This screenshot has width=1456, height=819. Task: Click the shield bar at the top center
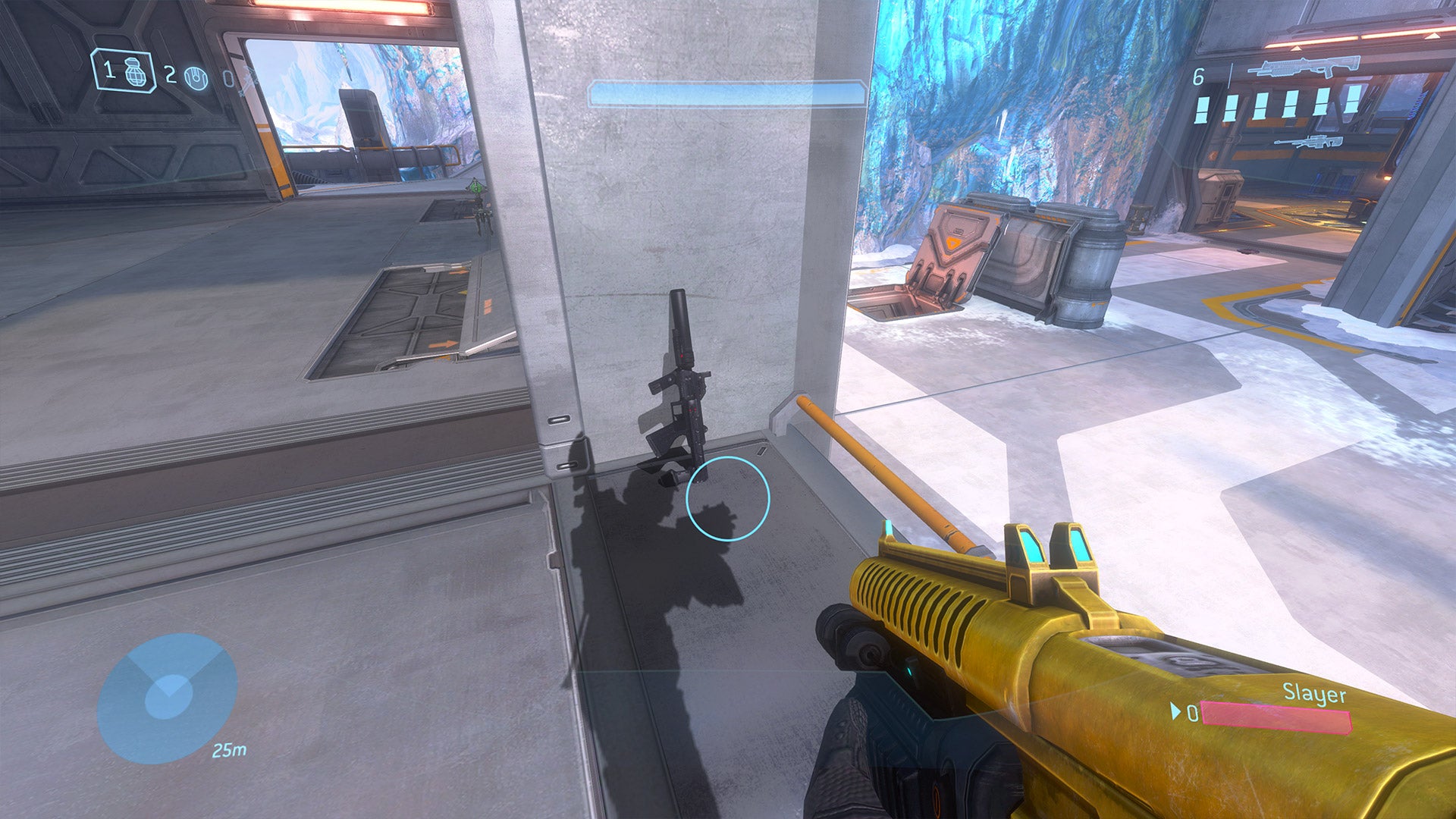tap(726, 93)
